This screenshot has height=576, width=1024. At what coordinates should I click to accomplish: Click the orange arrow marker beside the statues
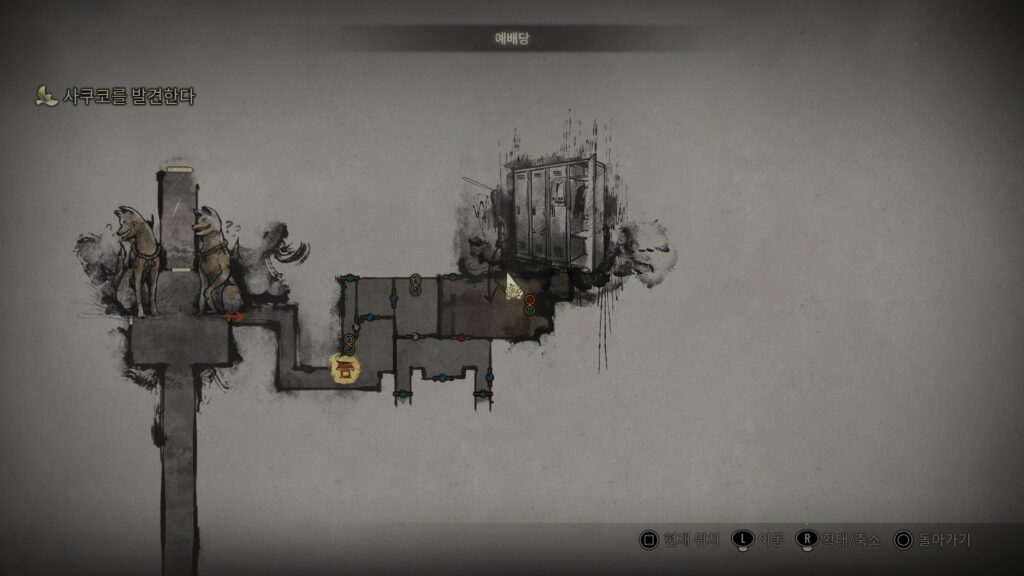point(232,317)
